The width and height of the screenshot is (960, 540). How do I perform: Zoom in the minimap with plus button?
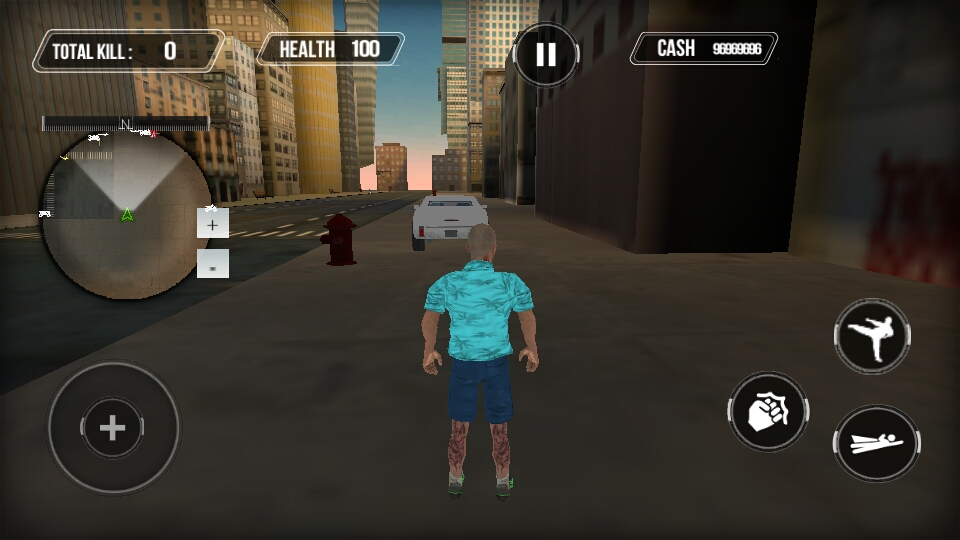click(212, 224)
